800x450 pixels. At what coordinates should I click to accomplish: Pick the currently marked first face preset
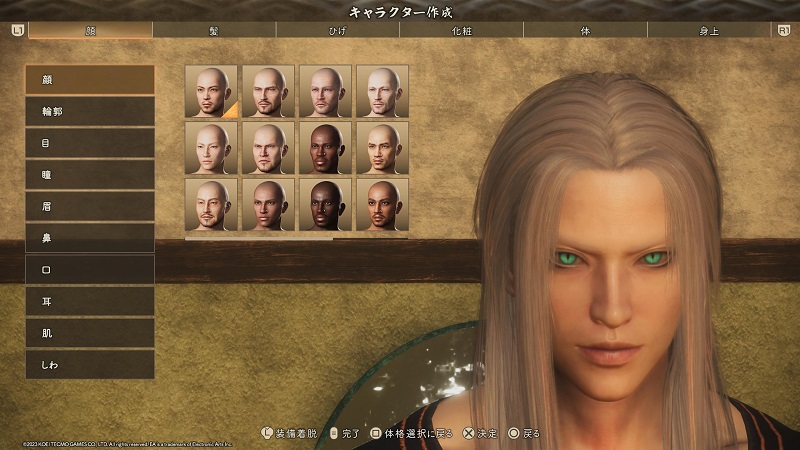211,91
